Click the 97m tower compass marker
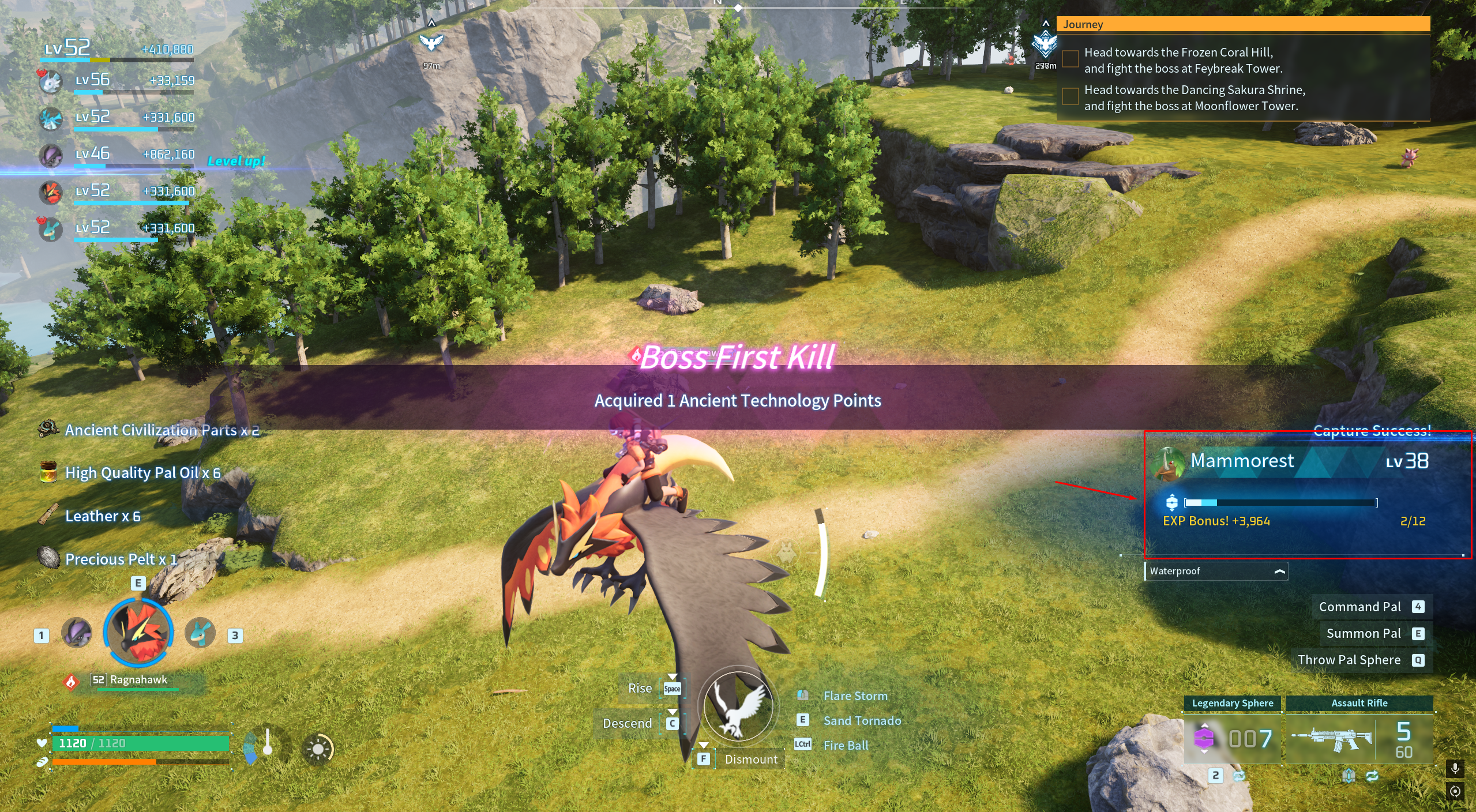 pyautogui.click(x=431, y=43)
